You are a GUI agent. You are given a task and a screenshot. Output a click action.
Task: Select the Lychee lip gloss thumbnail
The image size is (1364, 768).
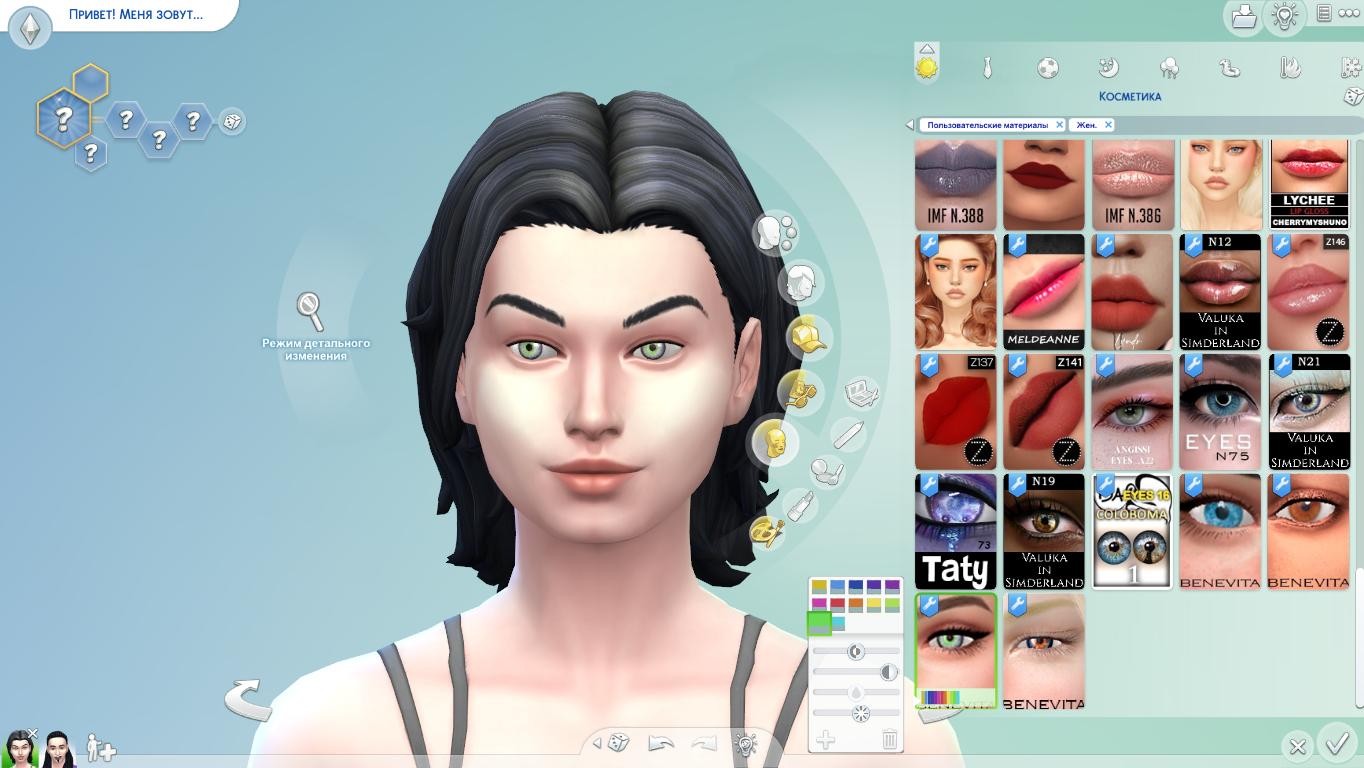(x=1309, y=184)
